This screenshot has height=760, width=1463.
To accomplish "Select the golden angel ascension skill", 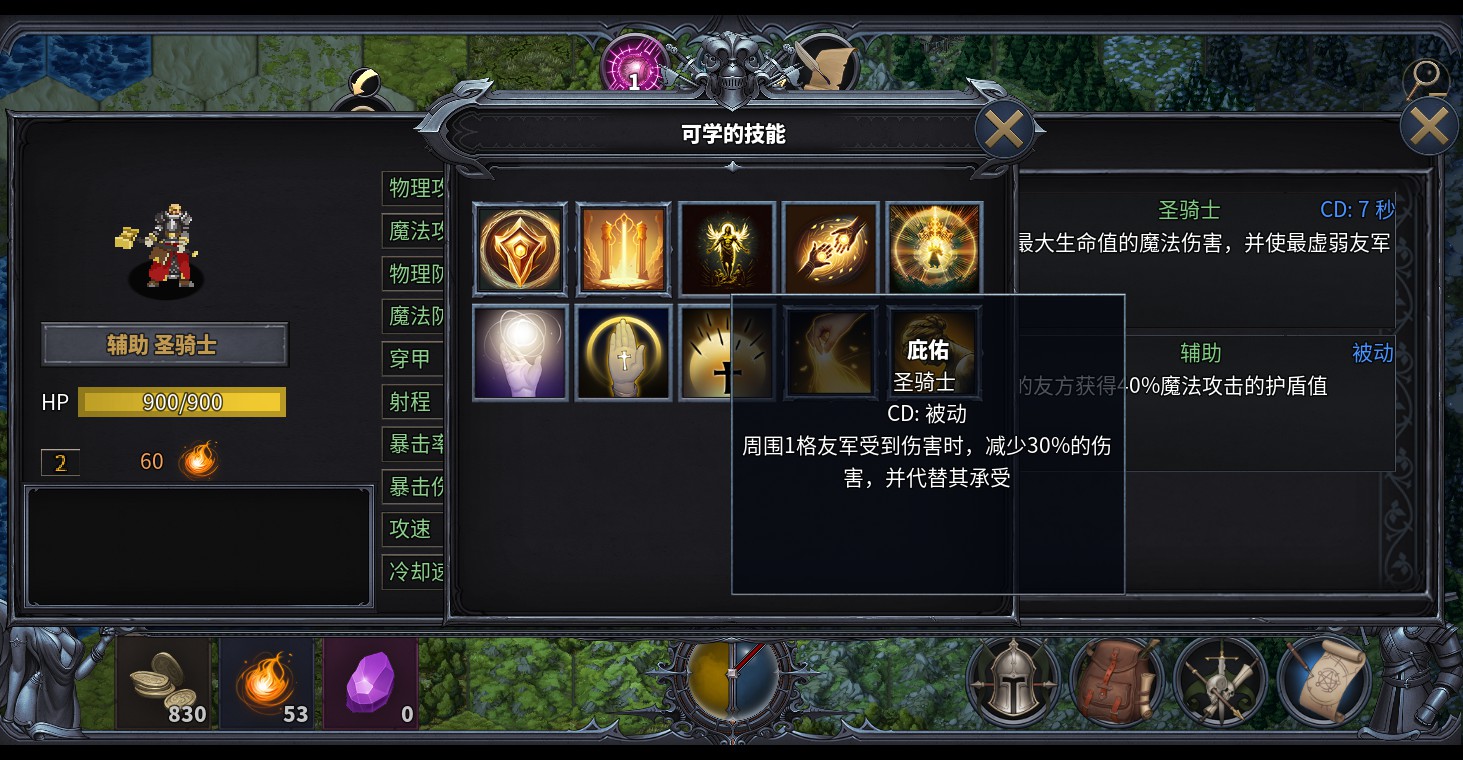I will 726,247.
